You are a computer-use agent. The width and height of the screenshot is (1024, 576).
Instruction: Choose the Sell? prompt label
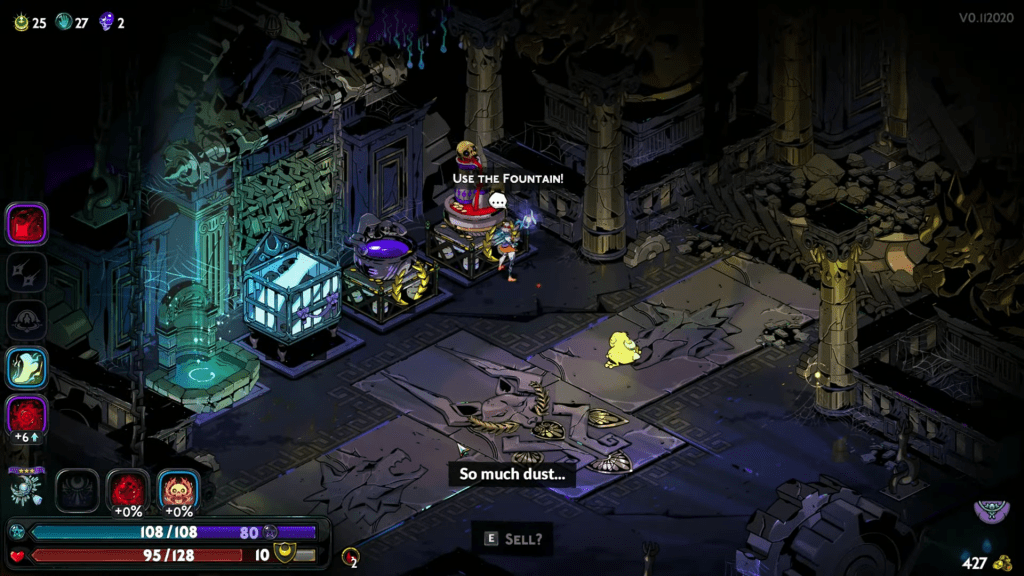point(512,538)
